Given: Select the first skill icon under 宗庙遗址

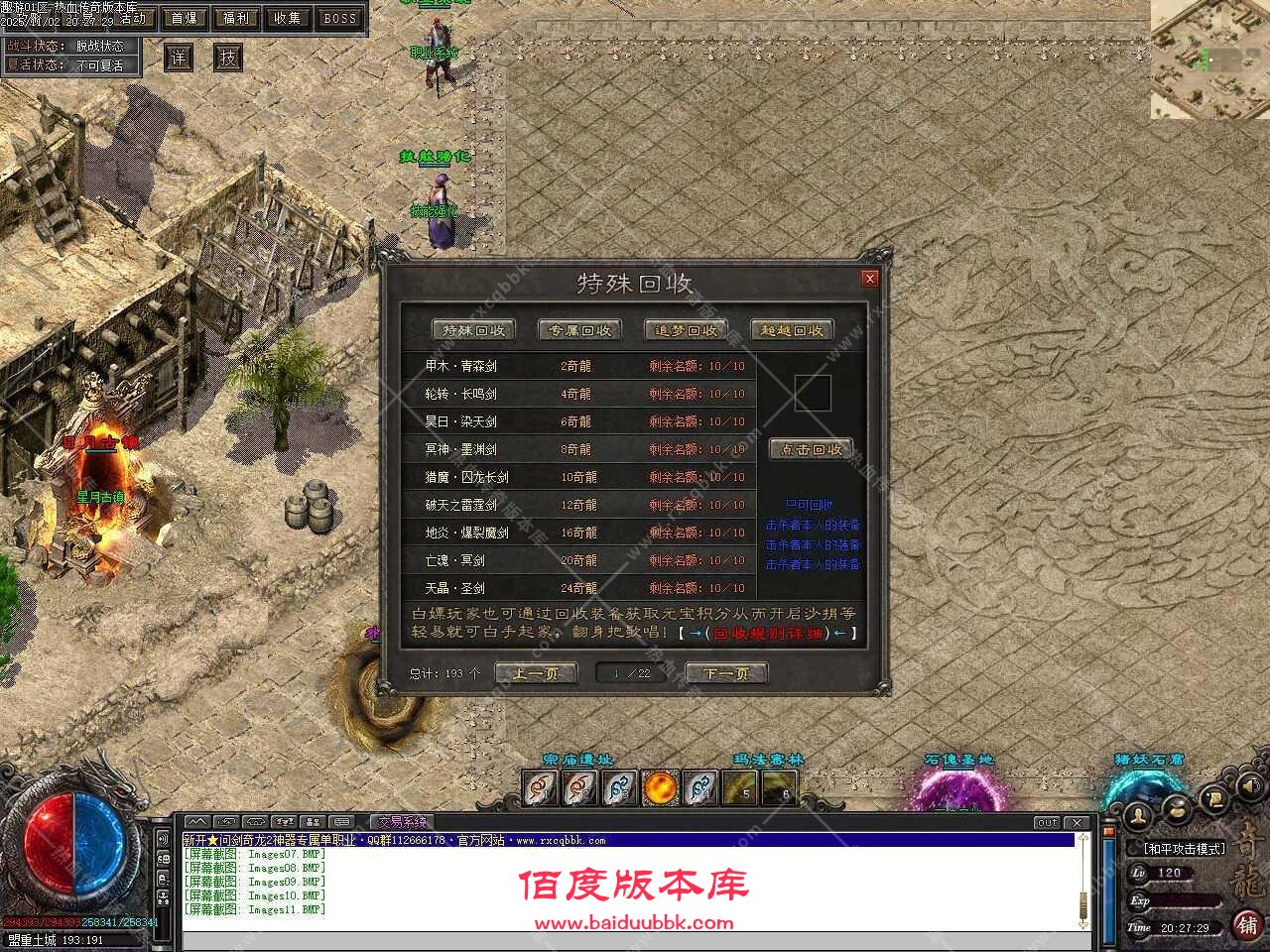Looking at the screenshot, I should pyautogui.click(x=539, y=788).
